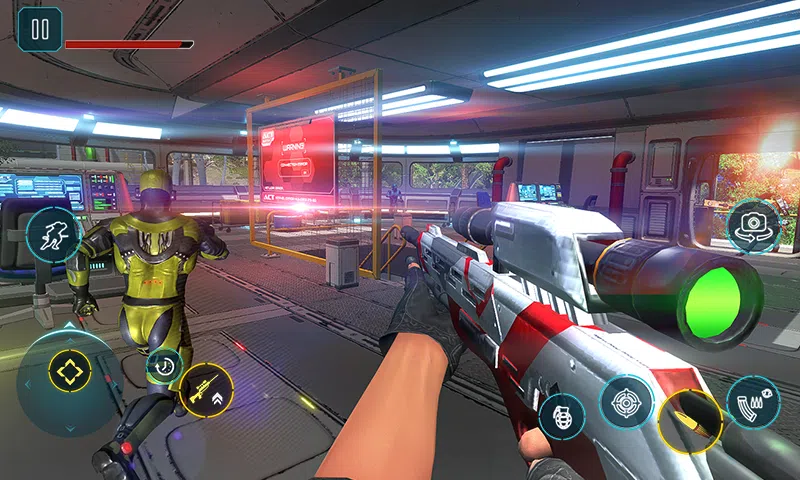Screen dimensions: 800x480
Task: Tap the sprint running-figure button
Action: [x=54, y=236]
